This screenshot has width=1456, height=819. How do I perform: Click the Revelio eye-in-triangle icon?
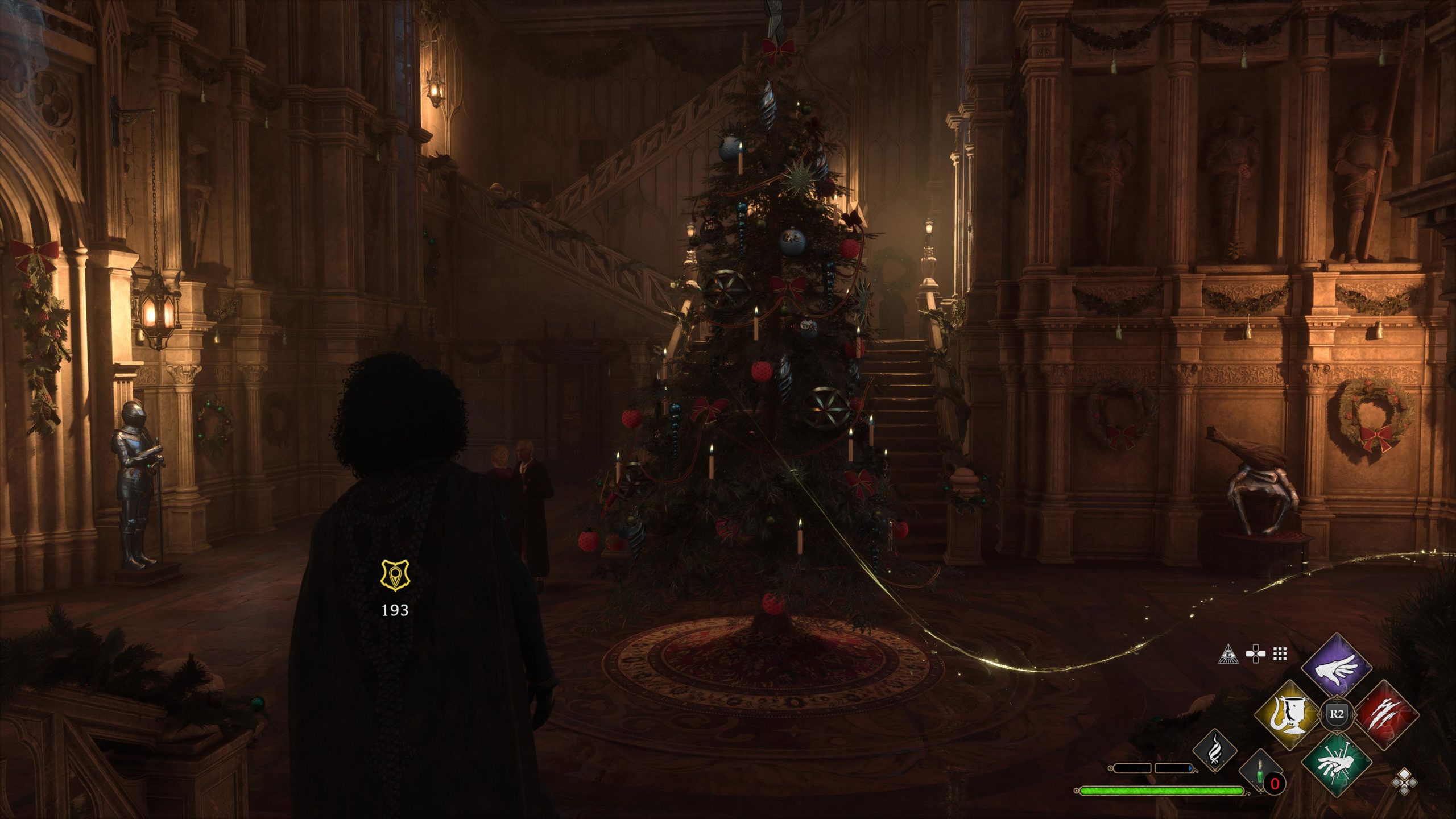click(1228, 654)
